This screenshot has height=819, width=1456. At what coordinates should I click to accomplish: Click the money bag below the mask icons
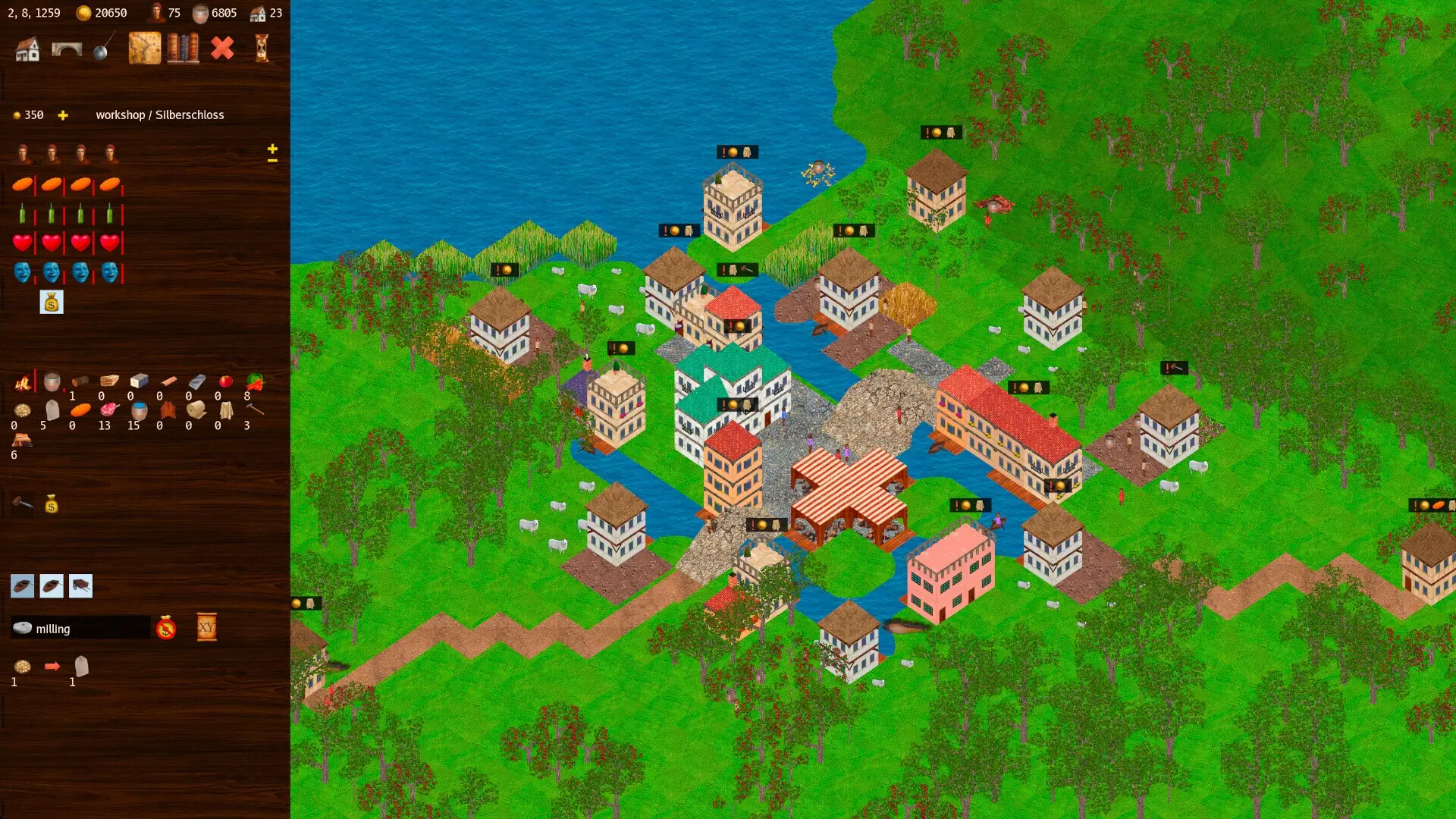[x=52, y=302]
